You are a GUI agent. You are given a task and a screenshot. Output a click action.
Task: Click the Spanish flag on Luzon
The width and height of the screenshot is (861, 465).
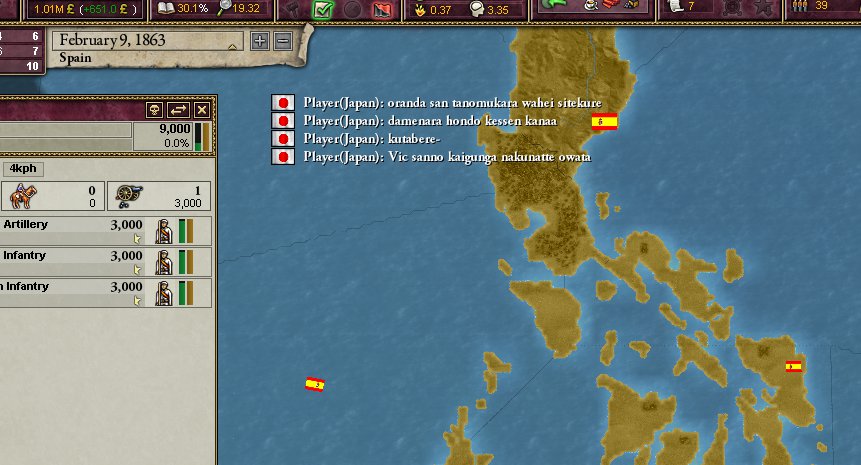pos(604,122)
